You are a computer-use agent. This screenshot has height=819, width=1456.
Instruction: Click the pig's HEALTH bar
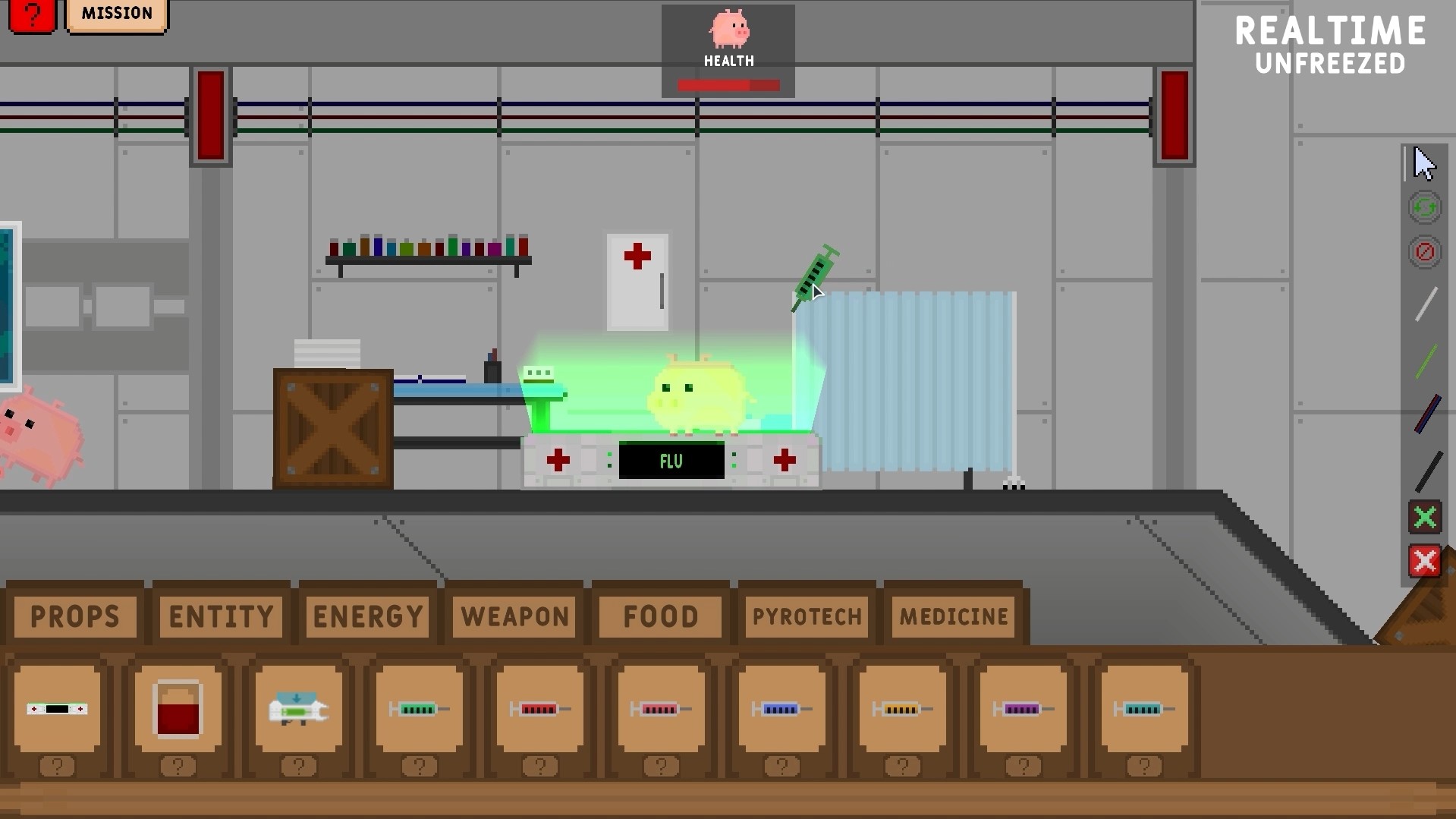(727, 86)
